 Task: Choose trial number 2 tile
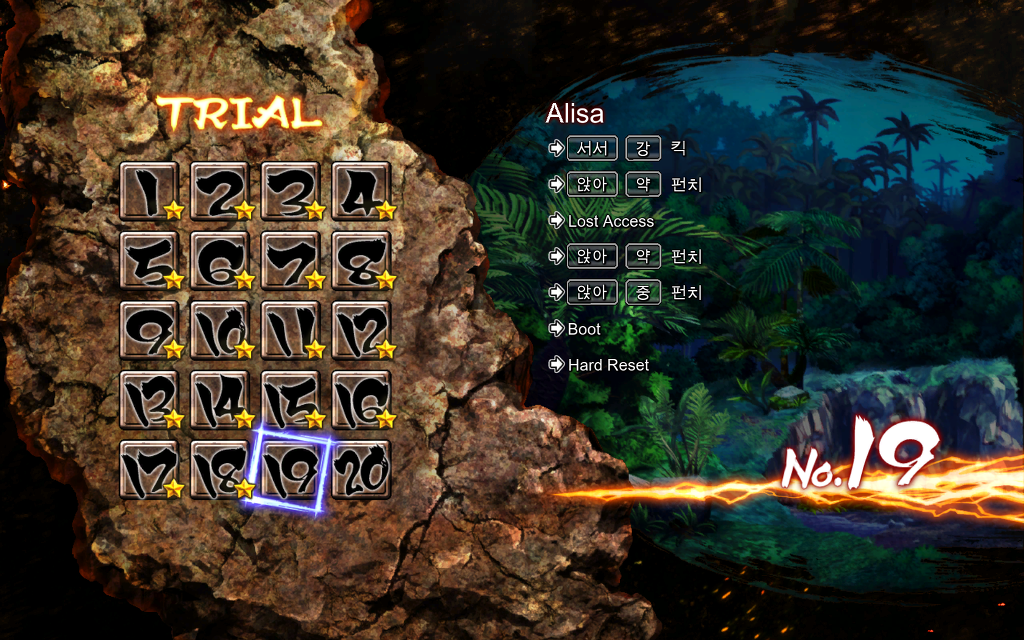point(220,191)
